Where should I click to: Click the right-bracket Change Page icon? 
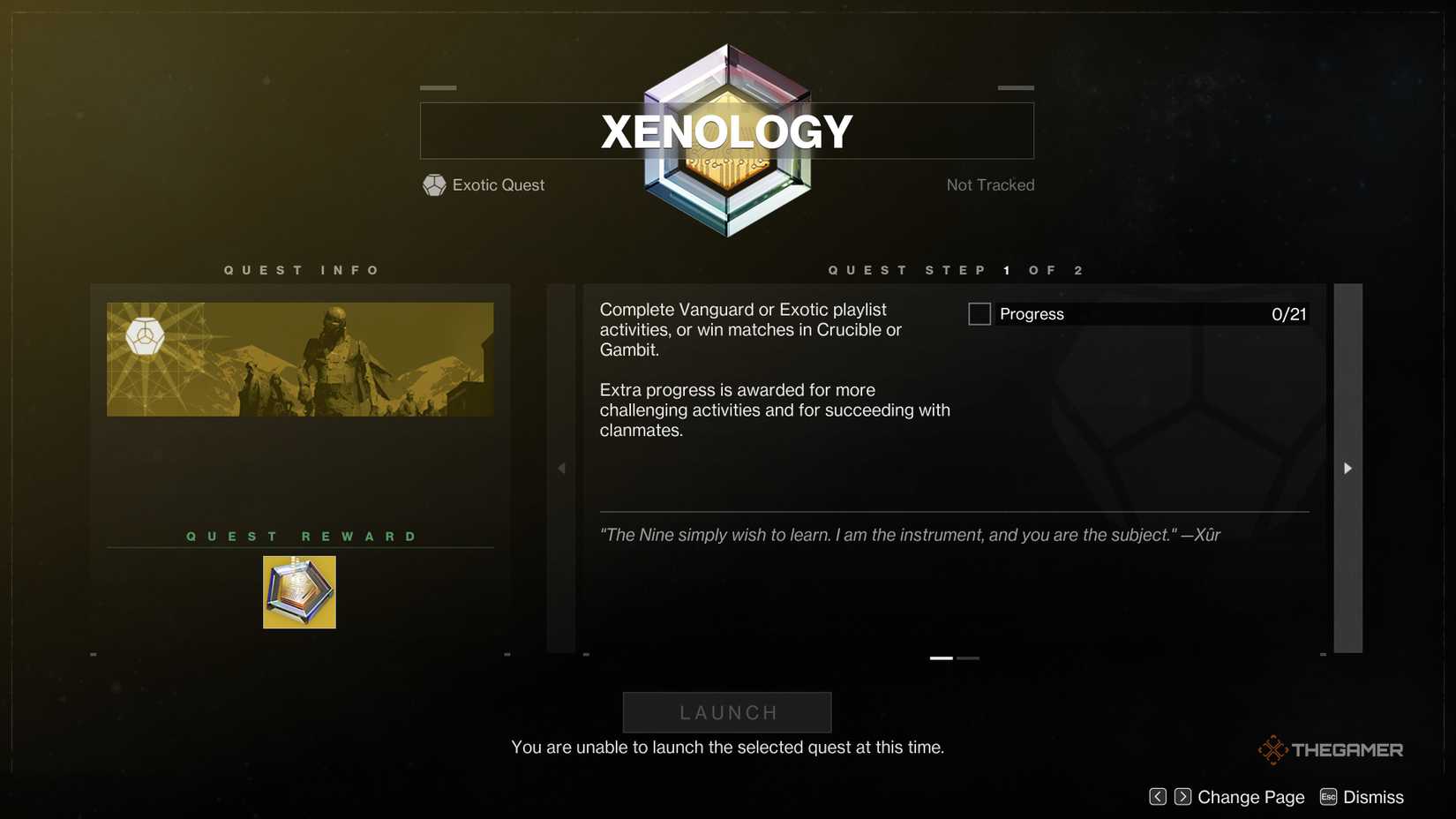(x=1182, y=796)
